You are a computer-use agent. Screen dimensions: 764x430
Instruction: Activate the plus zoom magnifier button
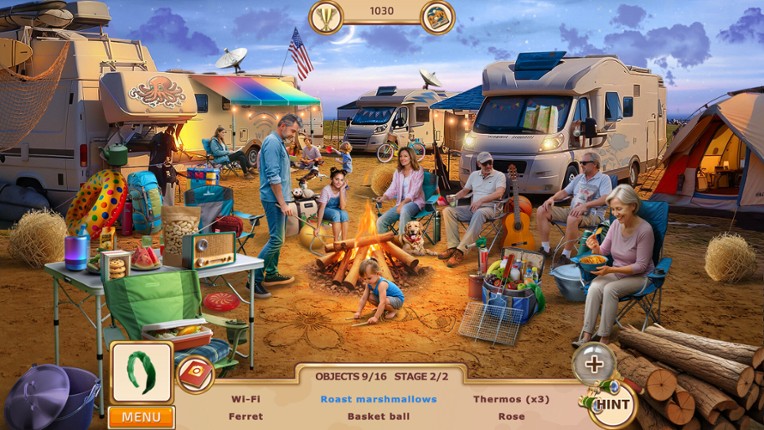[593, 364]
